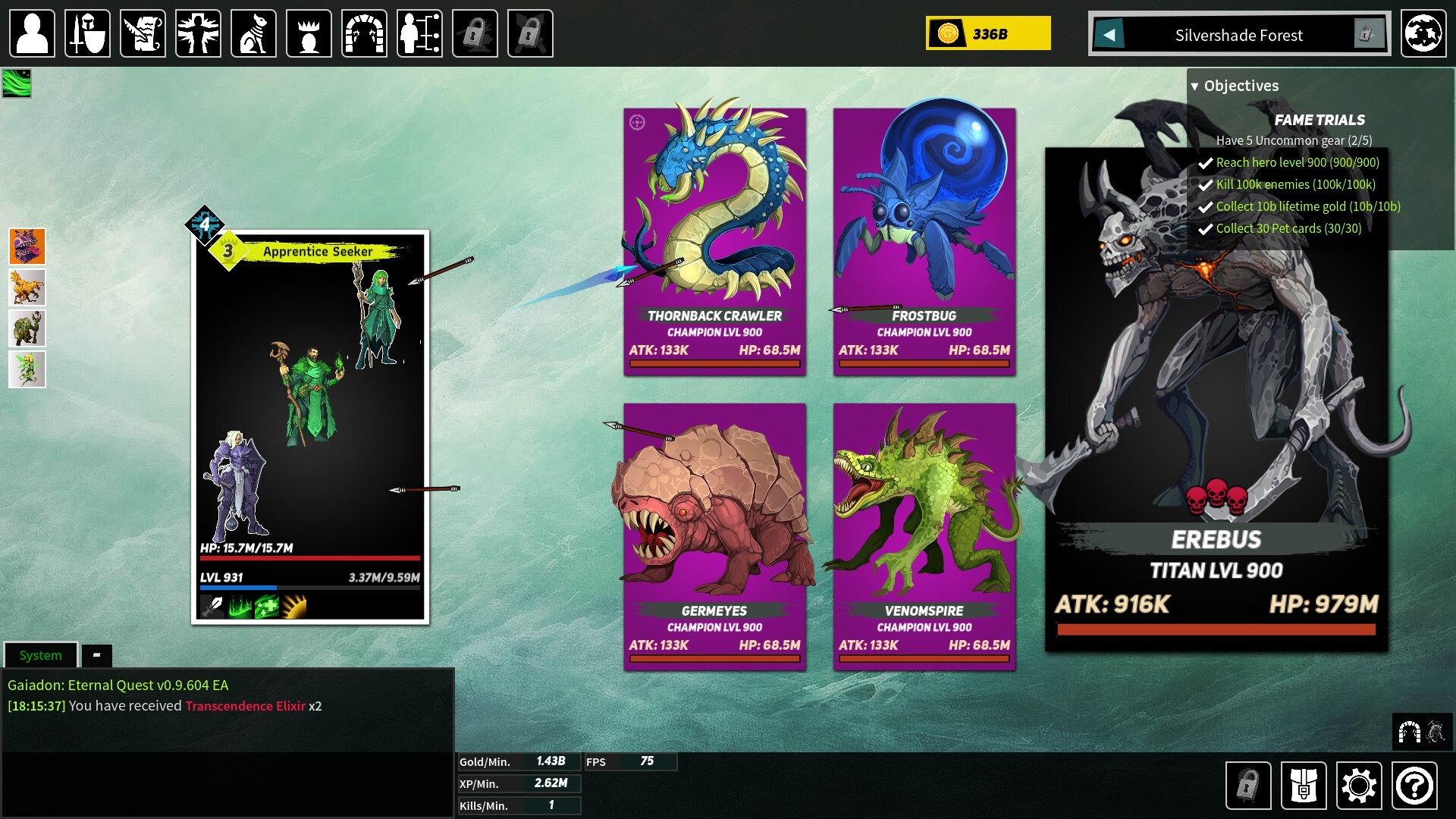Open the figure with branching skill tree menu

pos(419,33)
